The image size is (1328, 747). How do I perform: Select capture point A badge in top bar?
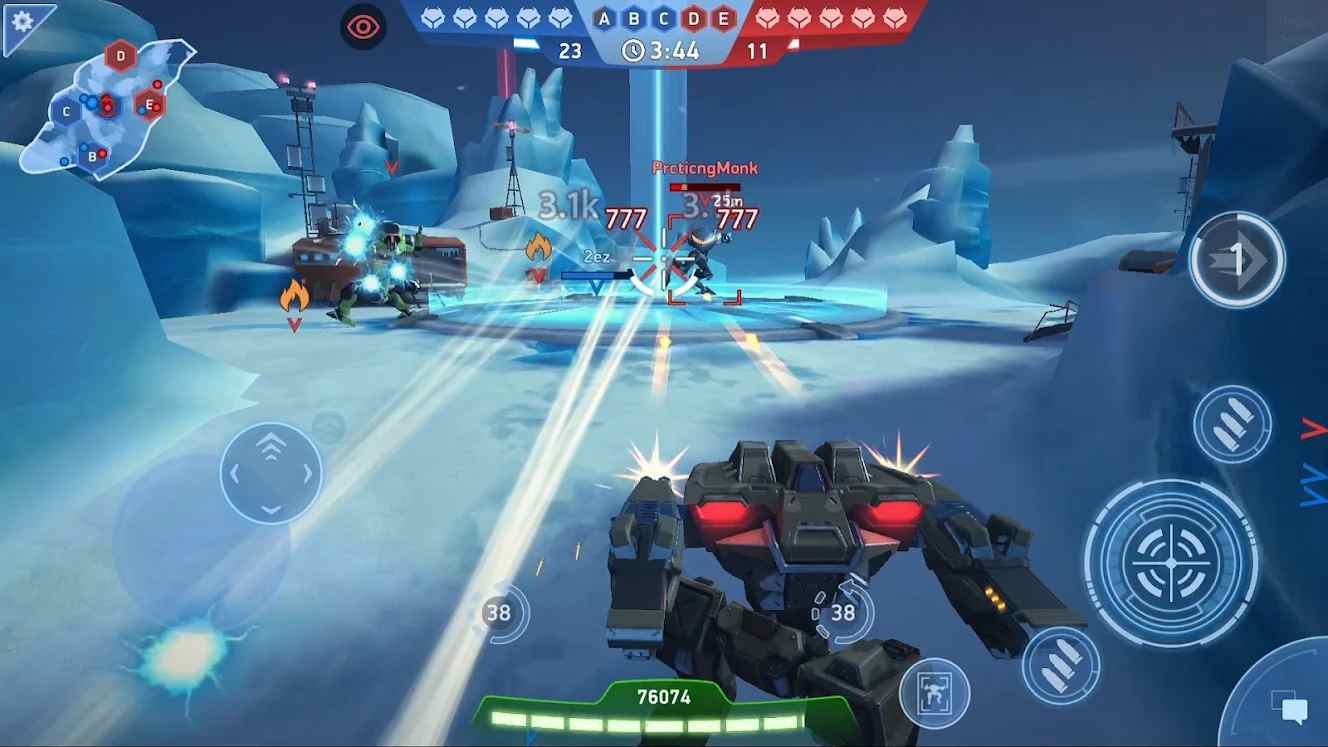605,17
